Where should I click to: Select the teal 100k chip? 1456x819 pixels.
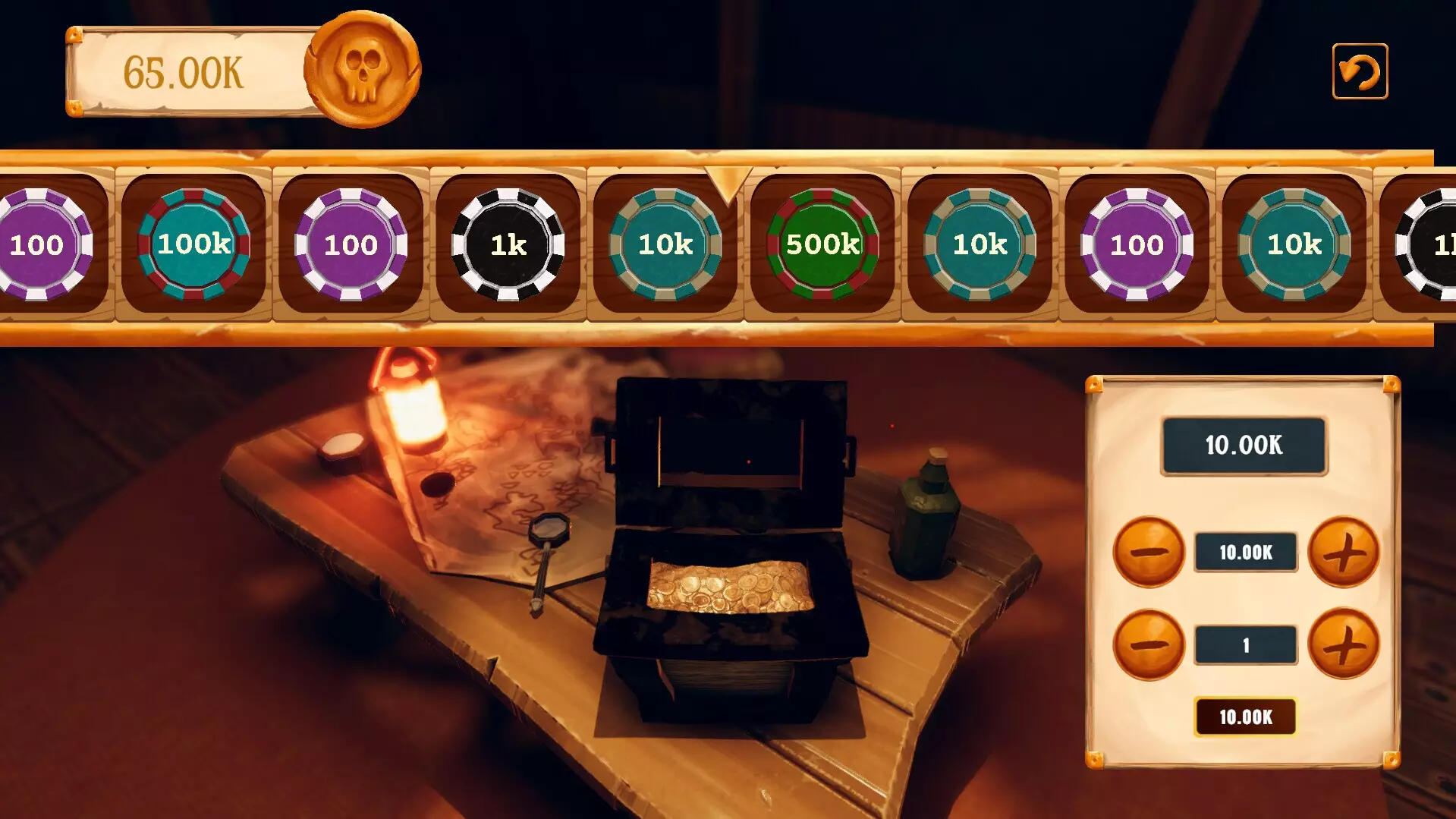(193, 244)
